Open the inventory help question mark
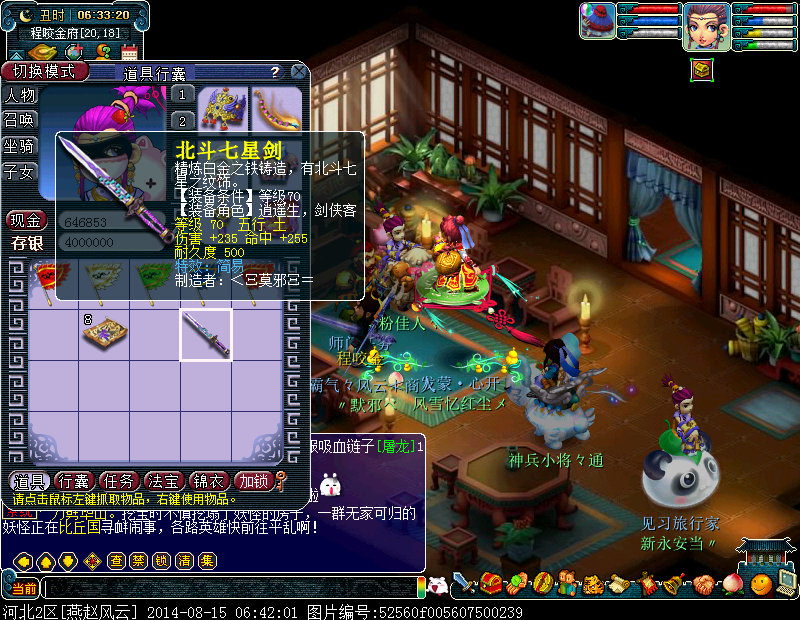Viewport: 800px width, 620px height. pyautogui.click(x=274, y=72)
